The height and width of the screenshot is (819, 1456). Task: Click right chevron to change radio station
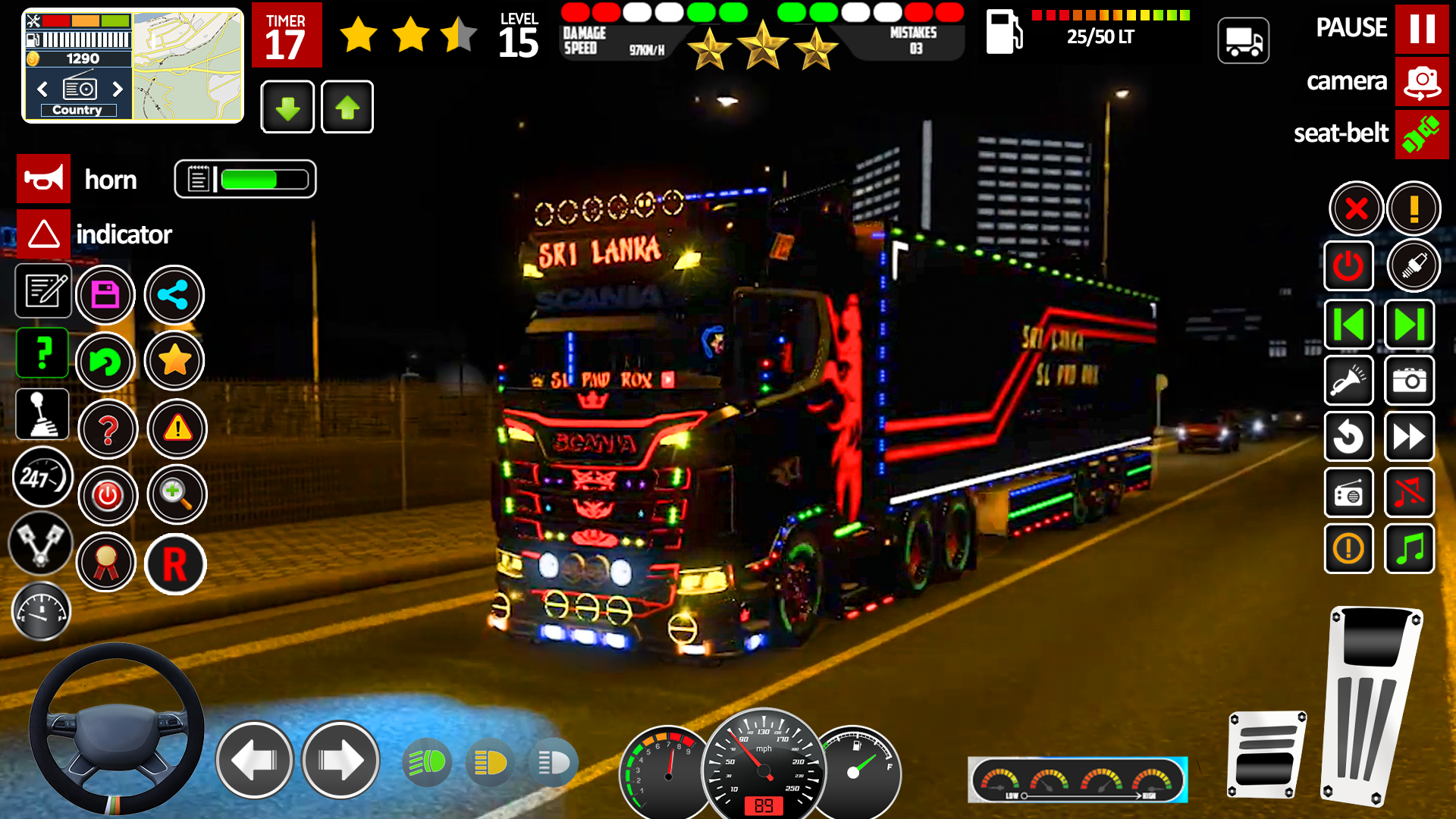click(118, 89)
